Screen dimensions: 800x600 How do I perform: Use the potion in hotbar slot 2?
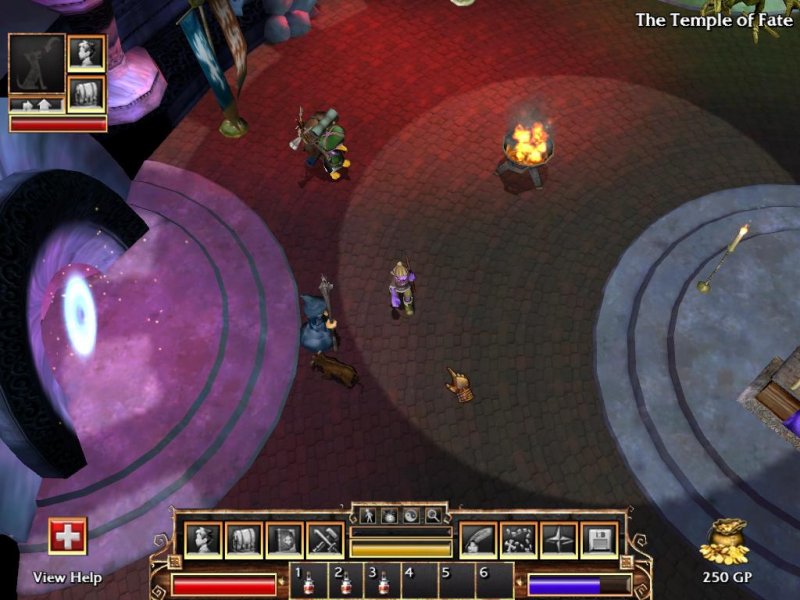point(346,582)
